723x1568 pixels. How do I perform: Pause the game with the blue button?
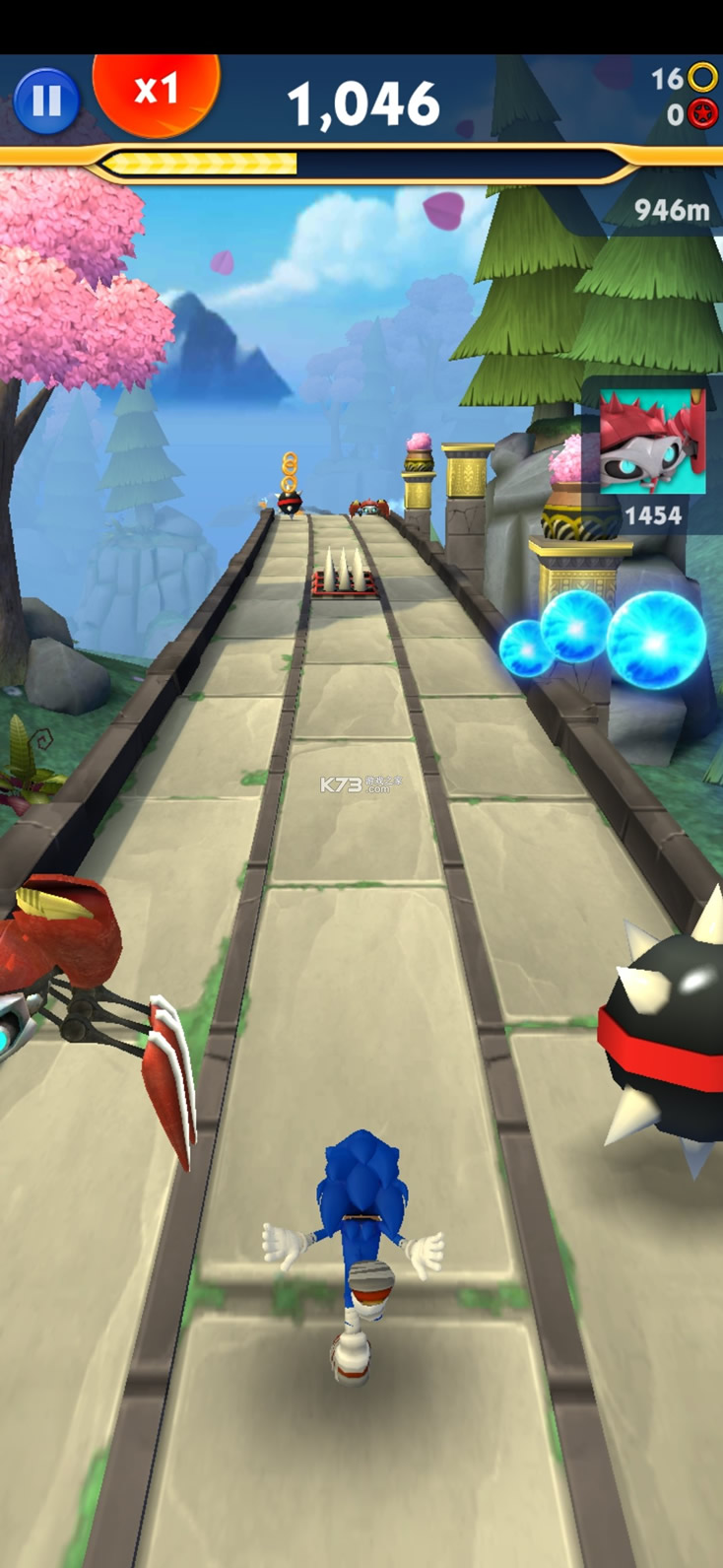46,101
